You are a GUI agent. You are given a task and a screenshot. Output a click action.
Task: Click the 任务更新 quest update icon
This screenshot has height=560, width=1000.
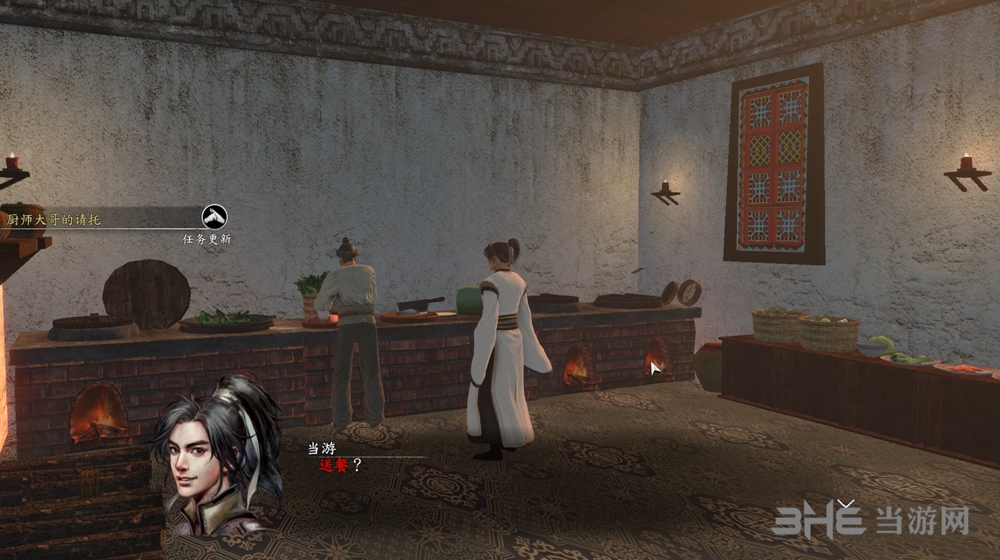(214, 216)
